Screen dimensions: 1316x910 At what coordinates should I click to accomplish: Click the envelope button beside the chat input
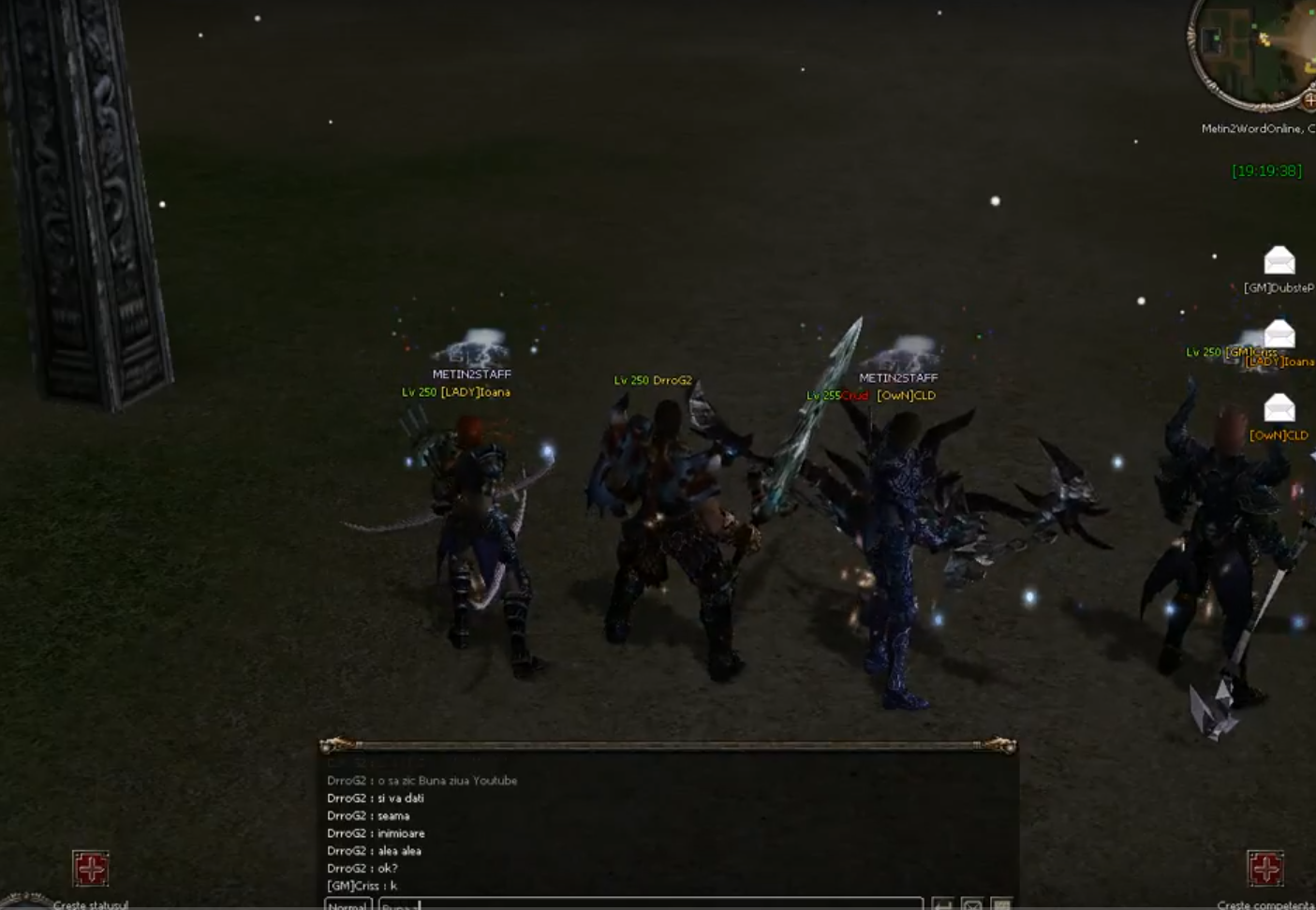[x=972, y=904]
